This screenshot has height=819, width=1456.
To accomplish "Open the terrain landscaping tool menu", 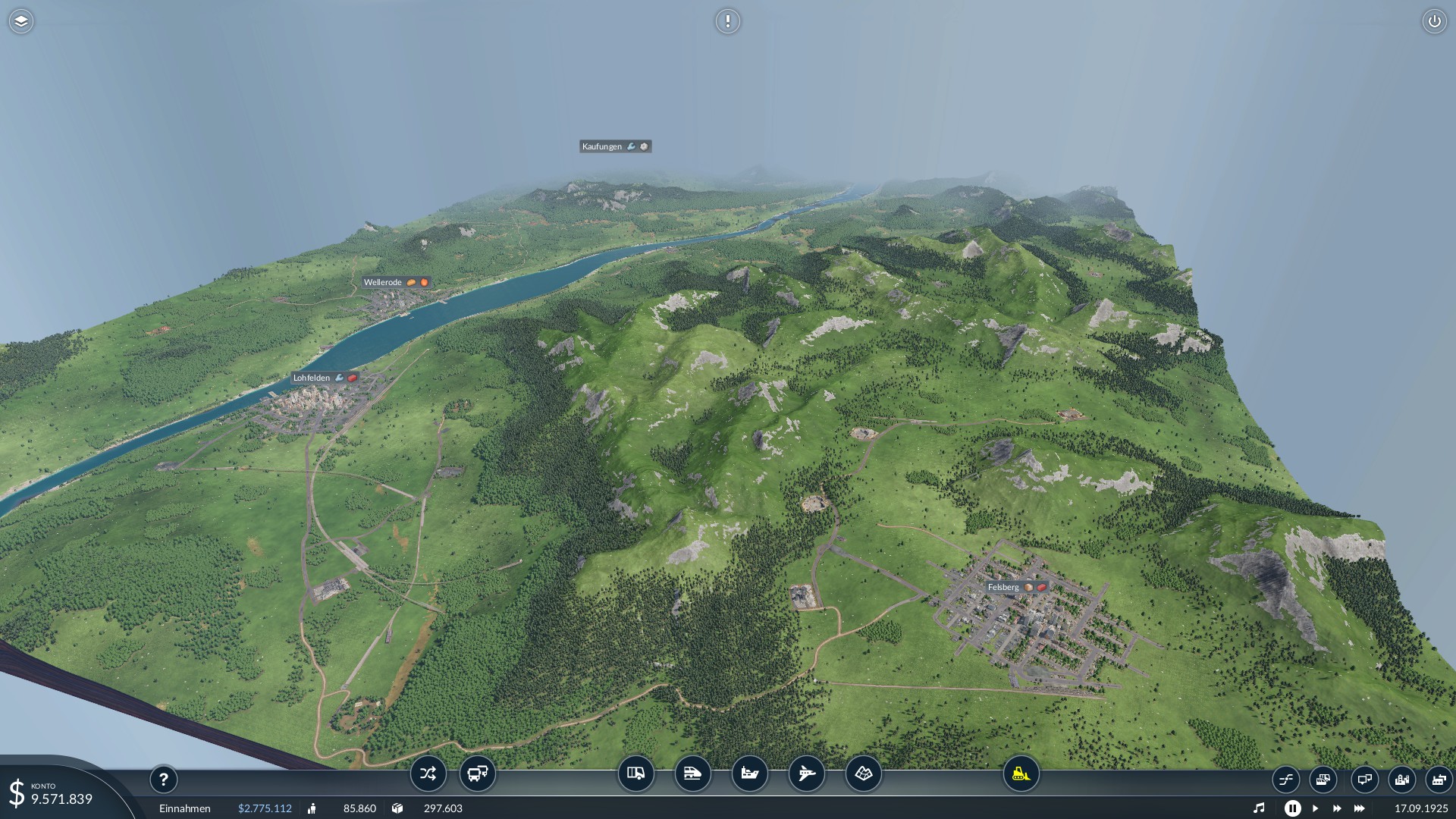I will [863, 774].
